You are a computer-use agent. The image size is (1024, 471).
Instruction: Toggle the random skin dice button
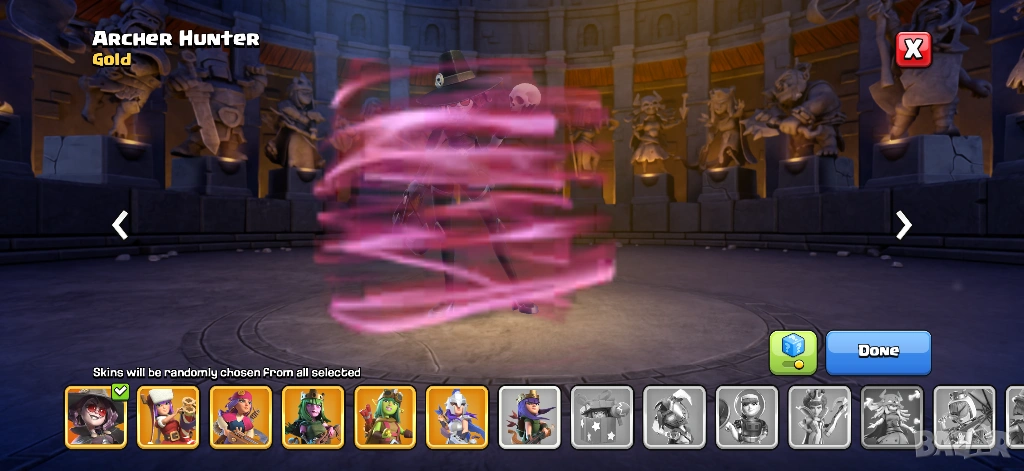point(792,352)
